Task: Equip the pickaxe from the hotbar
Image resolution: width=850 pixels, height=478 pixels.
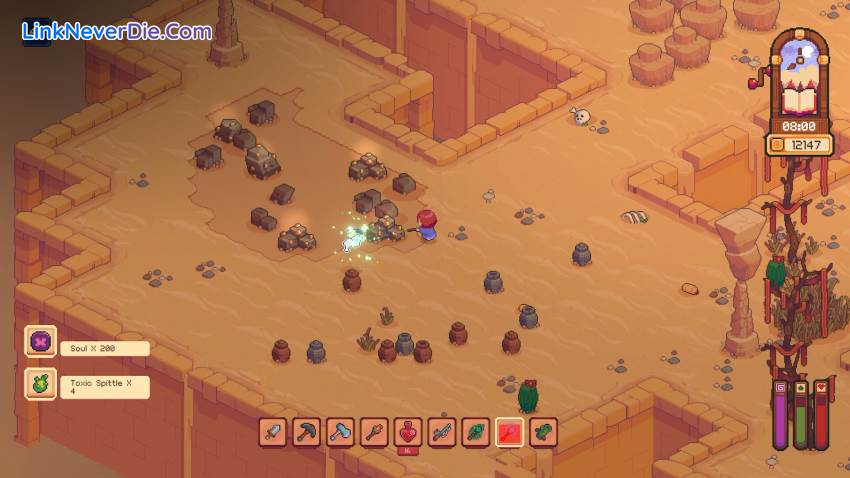Action: 307,432
